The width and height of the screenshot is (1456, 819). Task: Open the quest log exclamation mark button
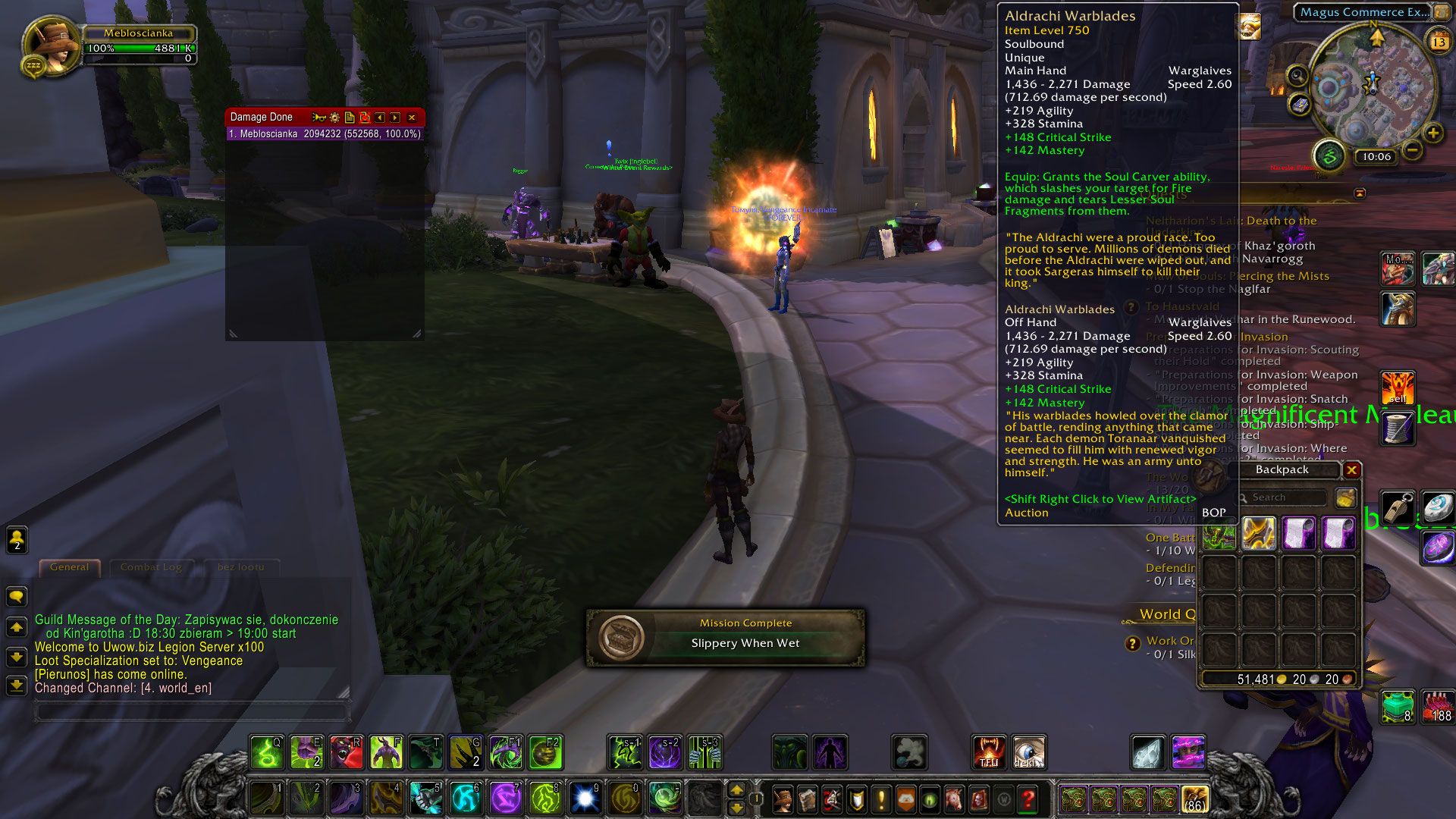pos(881,799)
